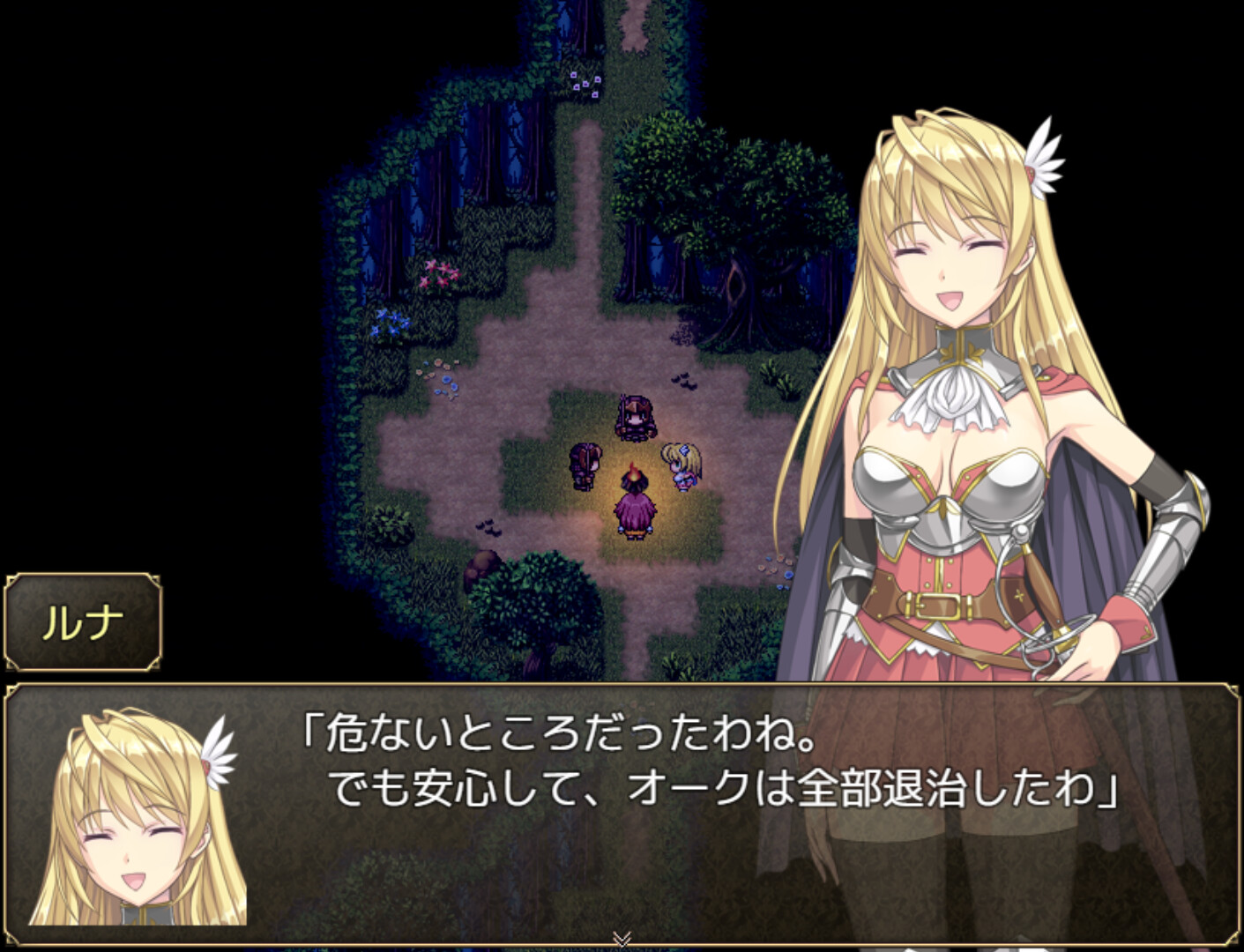Screen dimensions: 1244x952
Task: Advance dialogue via the double-chevron indicator
Action: [x=622, y=938]
